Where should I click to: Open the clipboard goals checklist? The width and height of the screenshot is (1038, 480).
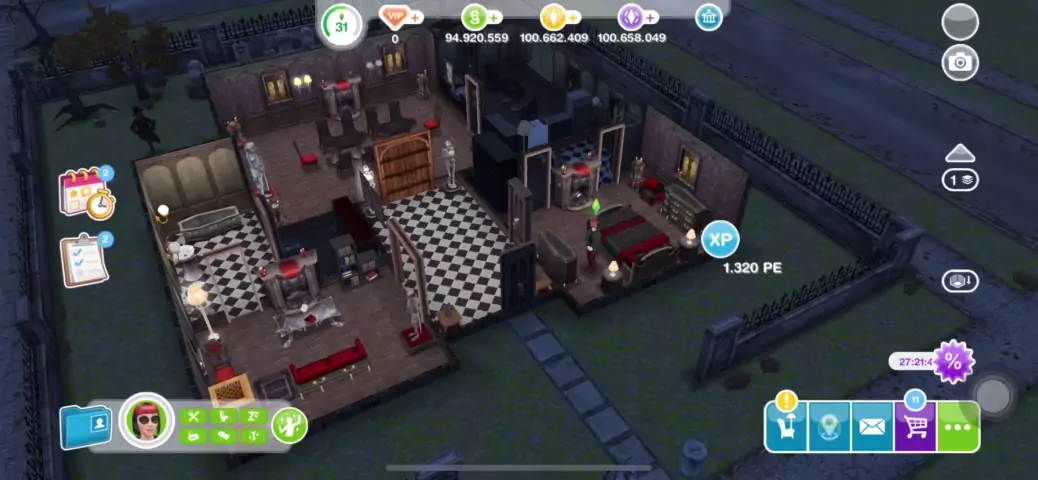click(x=84, y=259)
